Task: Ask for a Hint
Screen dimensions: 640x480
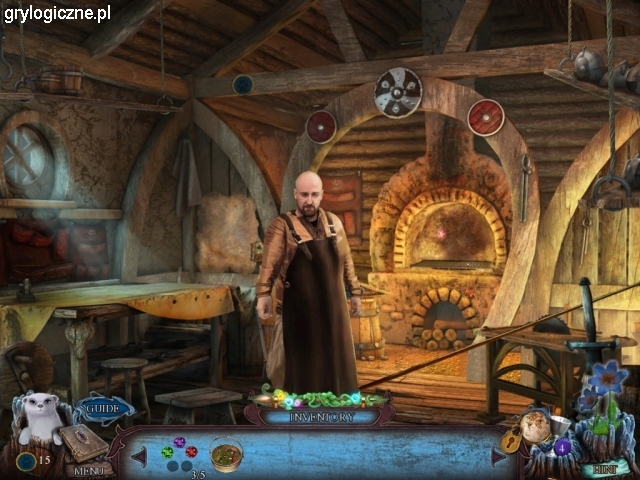Action: pyautogui.click(x=606, y=467)
